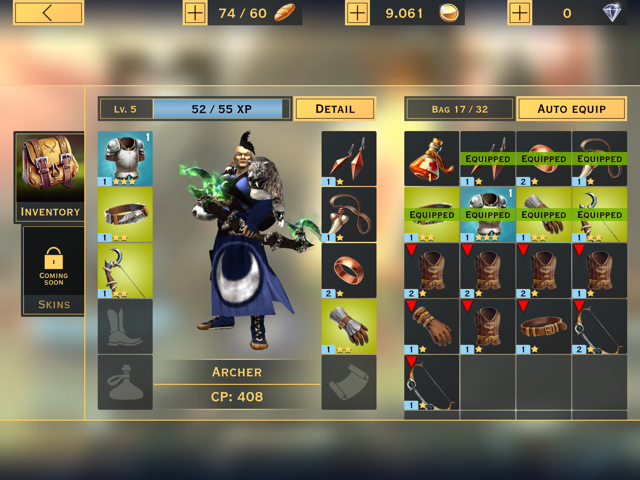
Task: Tap the plus button beside gold coins
Action: coord(358,13)
